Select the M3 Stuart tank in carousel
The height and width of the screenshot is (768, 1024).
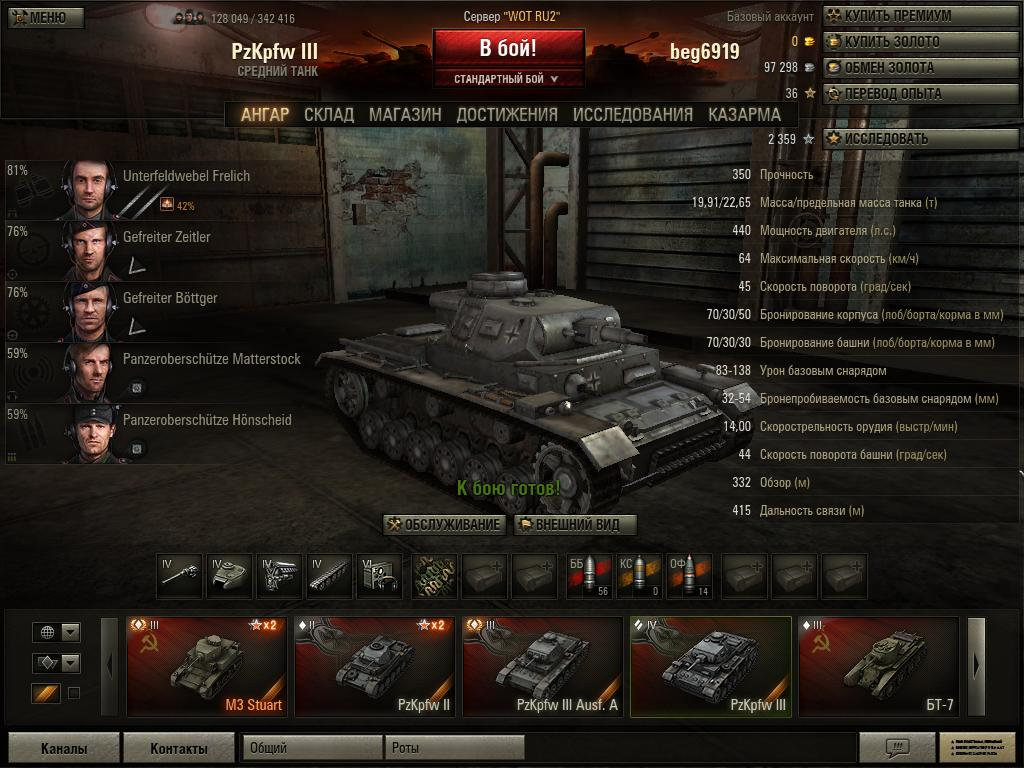(207, 666)
